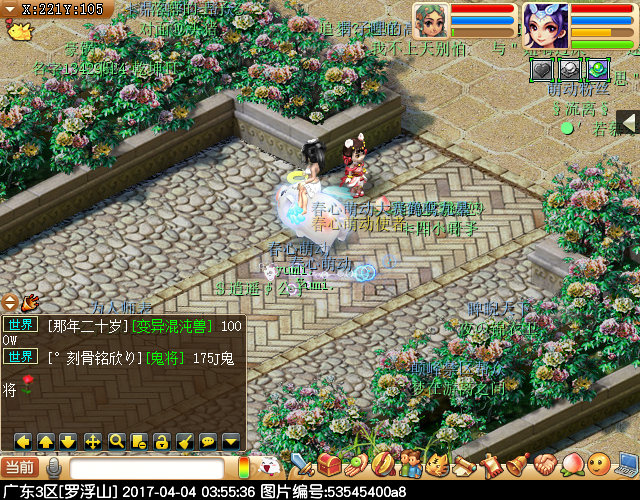640x500 pixels.
Task: Open the laptop system settings icon
Action: click(x=627, y=465)
